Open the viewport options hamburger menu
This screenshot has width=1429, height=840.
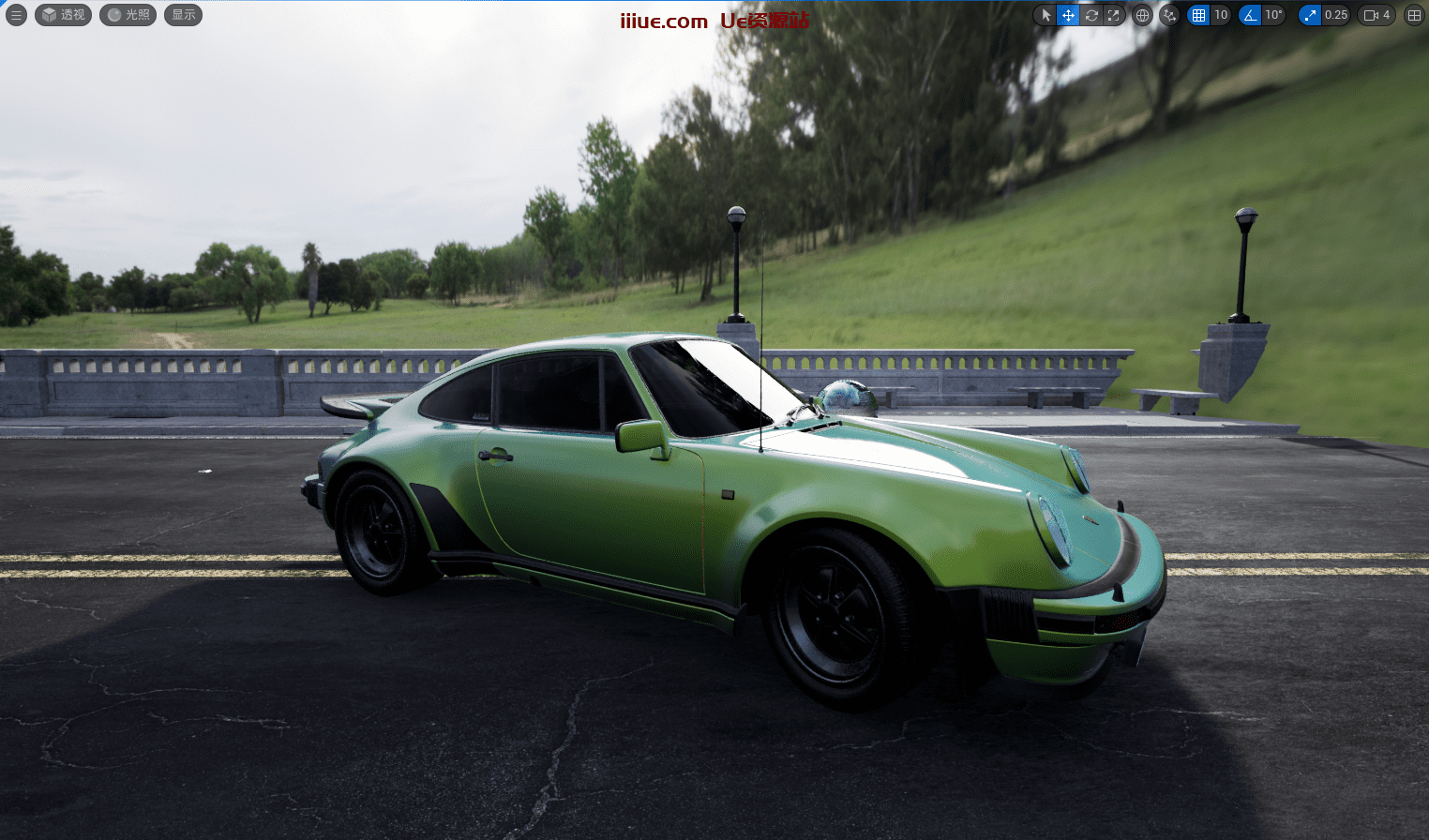16,15
